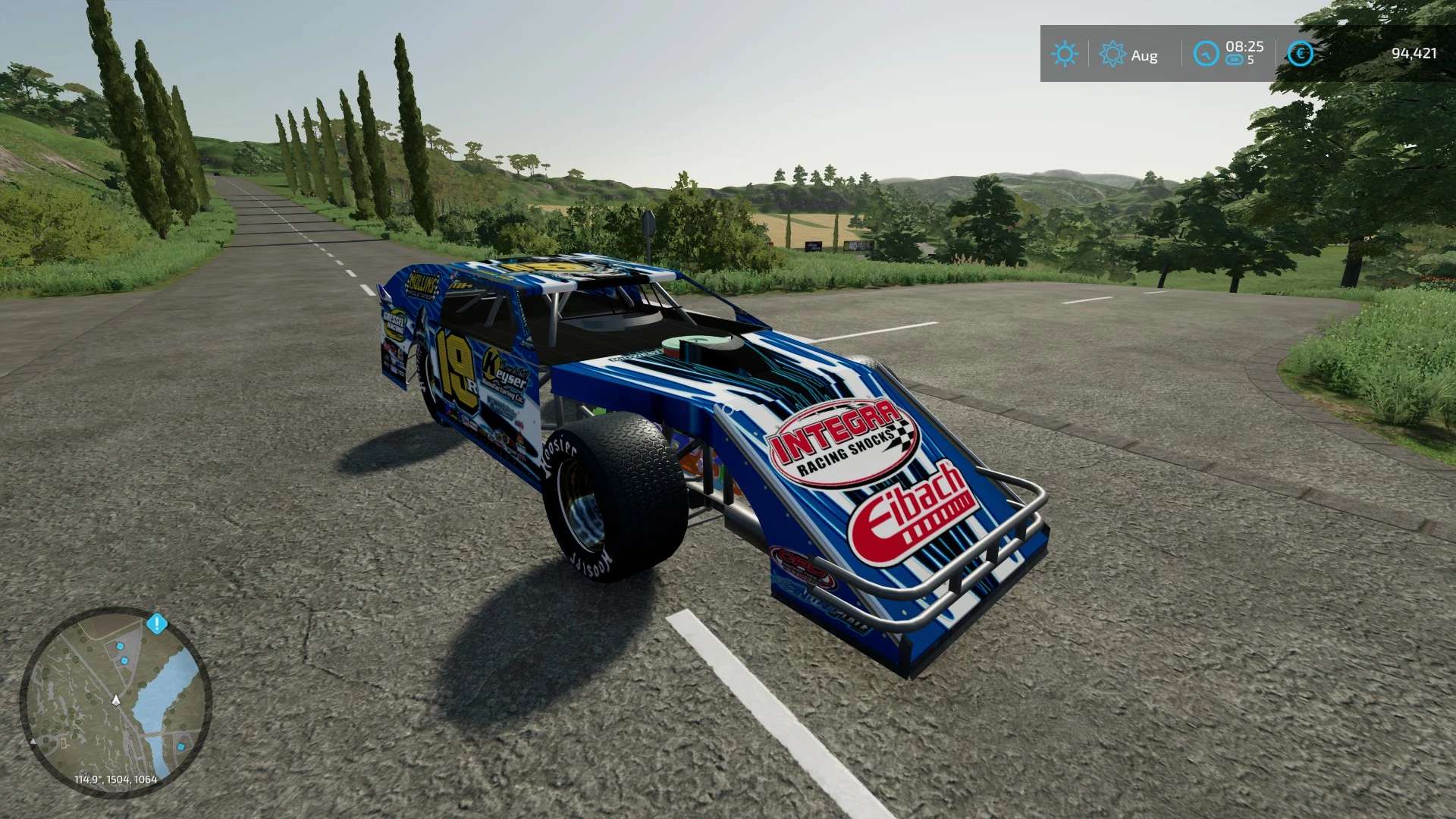
Task: Select the blue exclamation marker on minimap
Action: [x=157, y=624]
